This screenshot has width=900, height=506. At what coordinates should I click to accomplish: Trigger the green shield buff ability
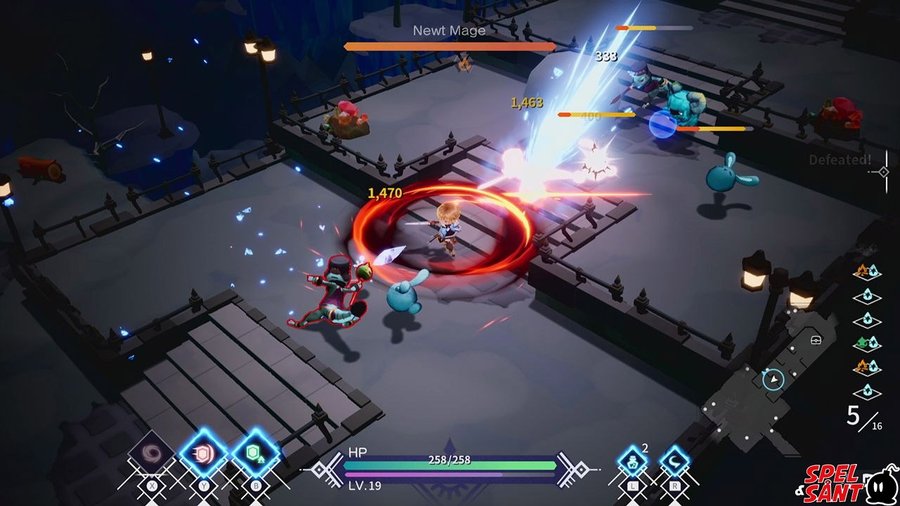(255, 455)
